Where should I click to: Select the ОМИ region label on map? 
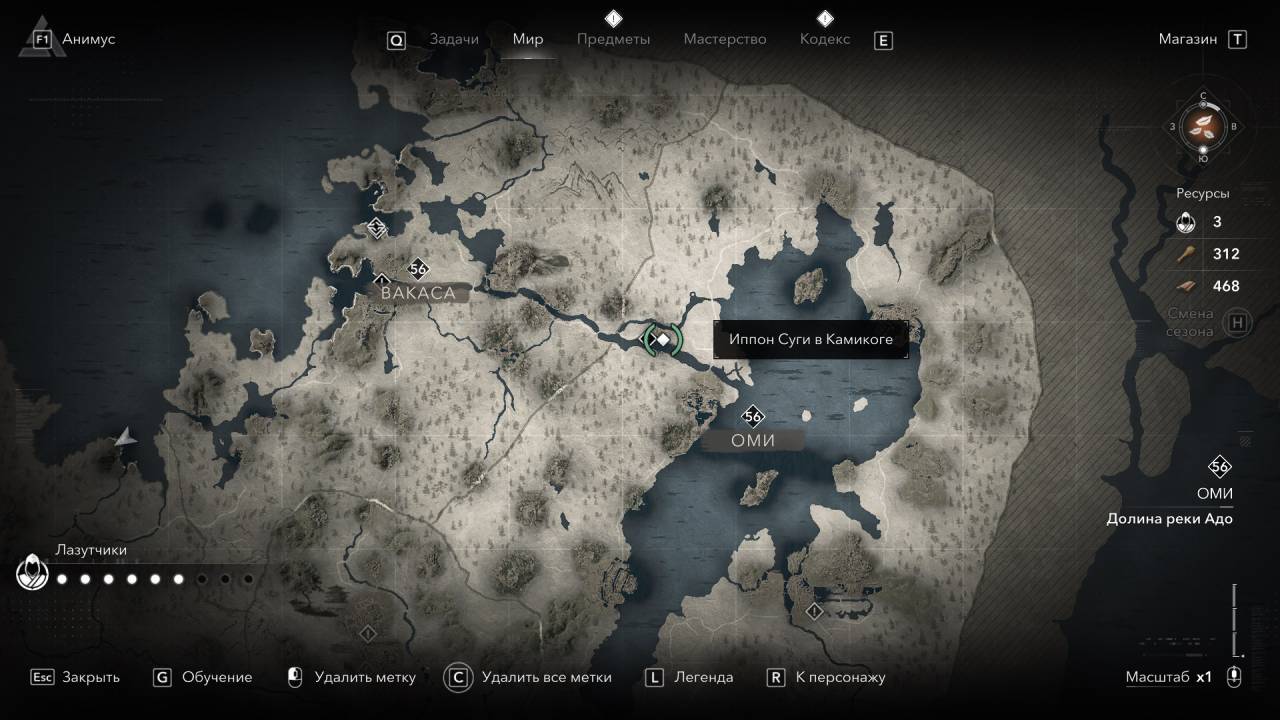753,440
